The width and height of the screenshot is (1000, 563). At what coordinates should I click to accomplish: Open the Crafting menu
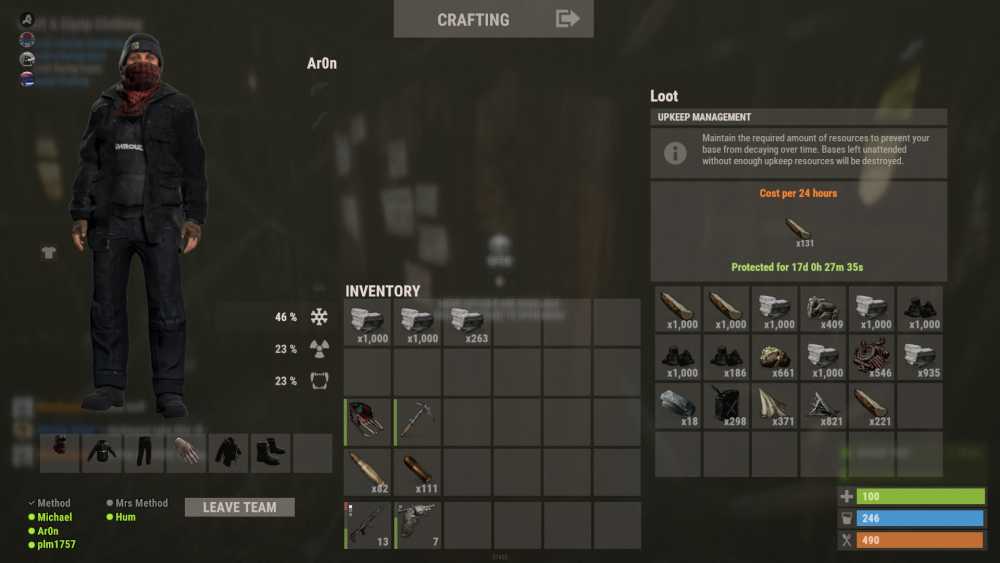click(493, 19)
